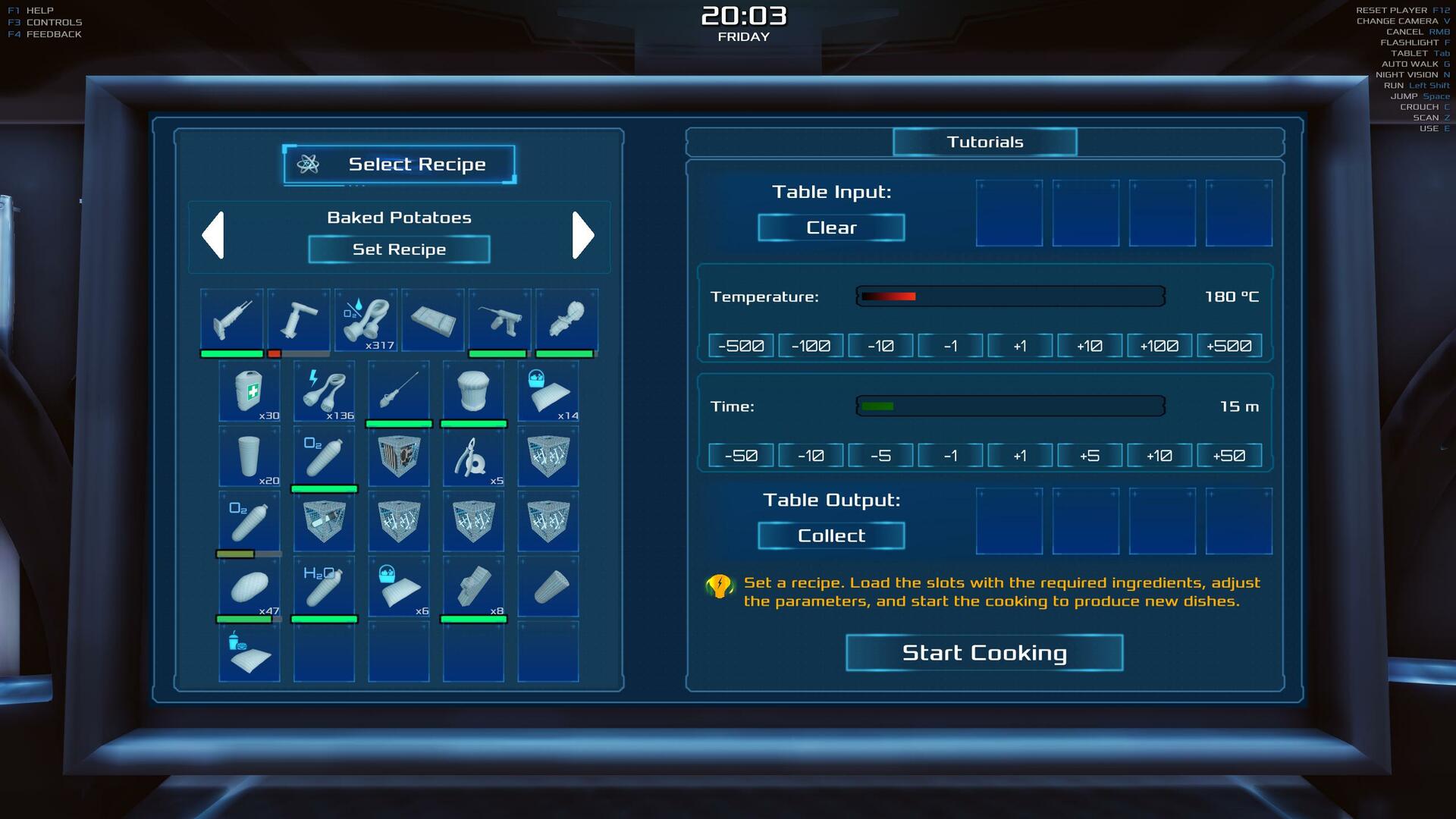Choose the H2O water bottle
1456x819 pixels.
pos(324,586)
